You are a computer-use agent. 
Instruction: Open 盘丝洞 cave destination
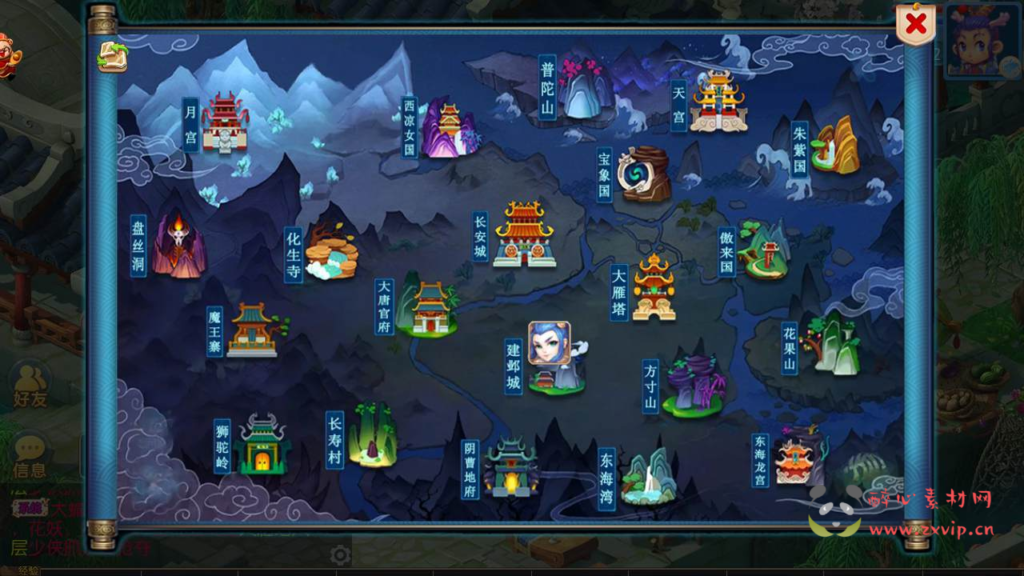coord(179,245)
